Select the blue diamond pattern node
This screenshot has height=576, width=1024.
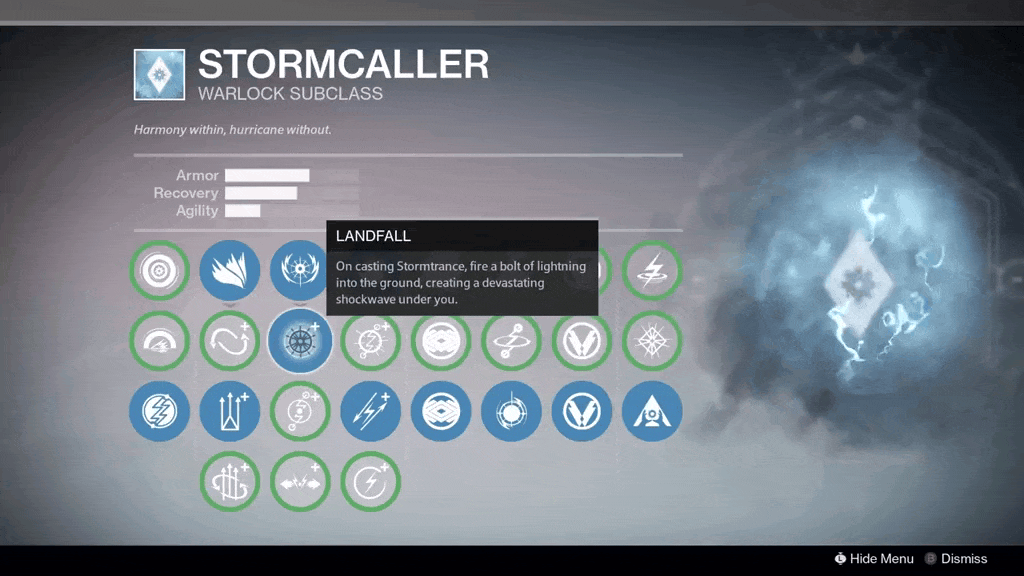coord(440,411)
